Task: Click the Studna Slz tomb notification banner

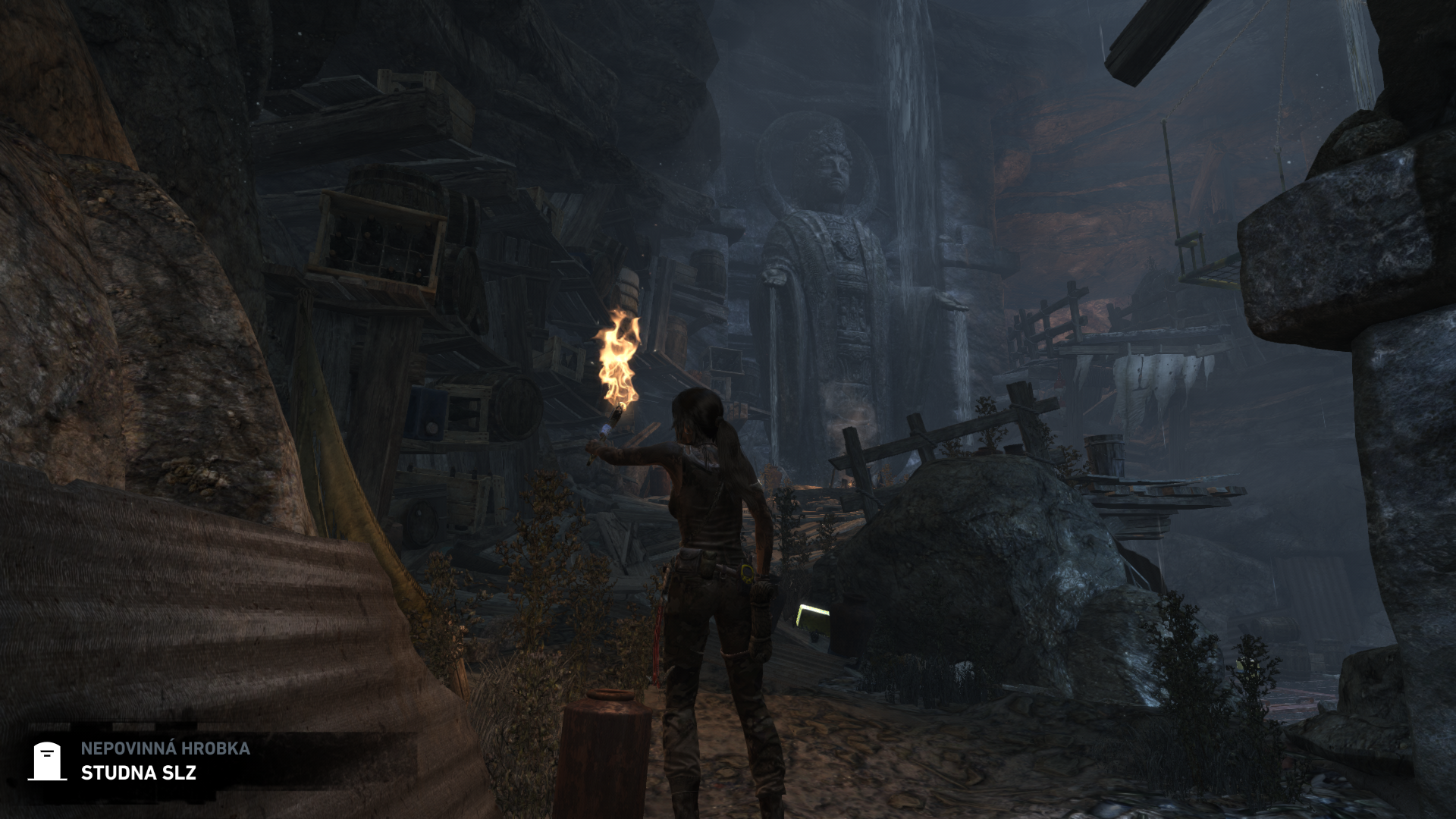Action: (165, 761)
